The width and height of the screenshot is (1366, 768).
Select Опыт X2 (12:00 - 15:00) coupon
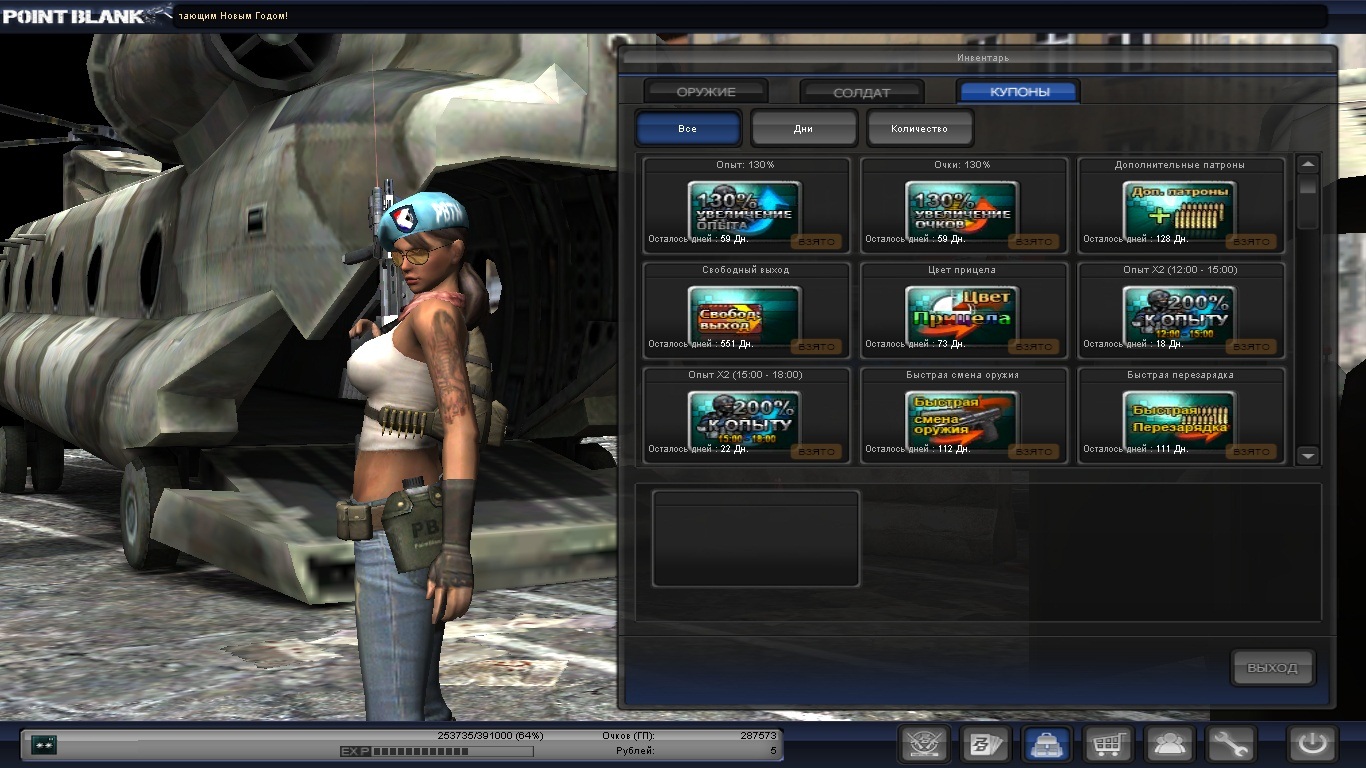[1180, 312]
